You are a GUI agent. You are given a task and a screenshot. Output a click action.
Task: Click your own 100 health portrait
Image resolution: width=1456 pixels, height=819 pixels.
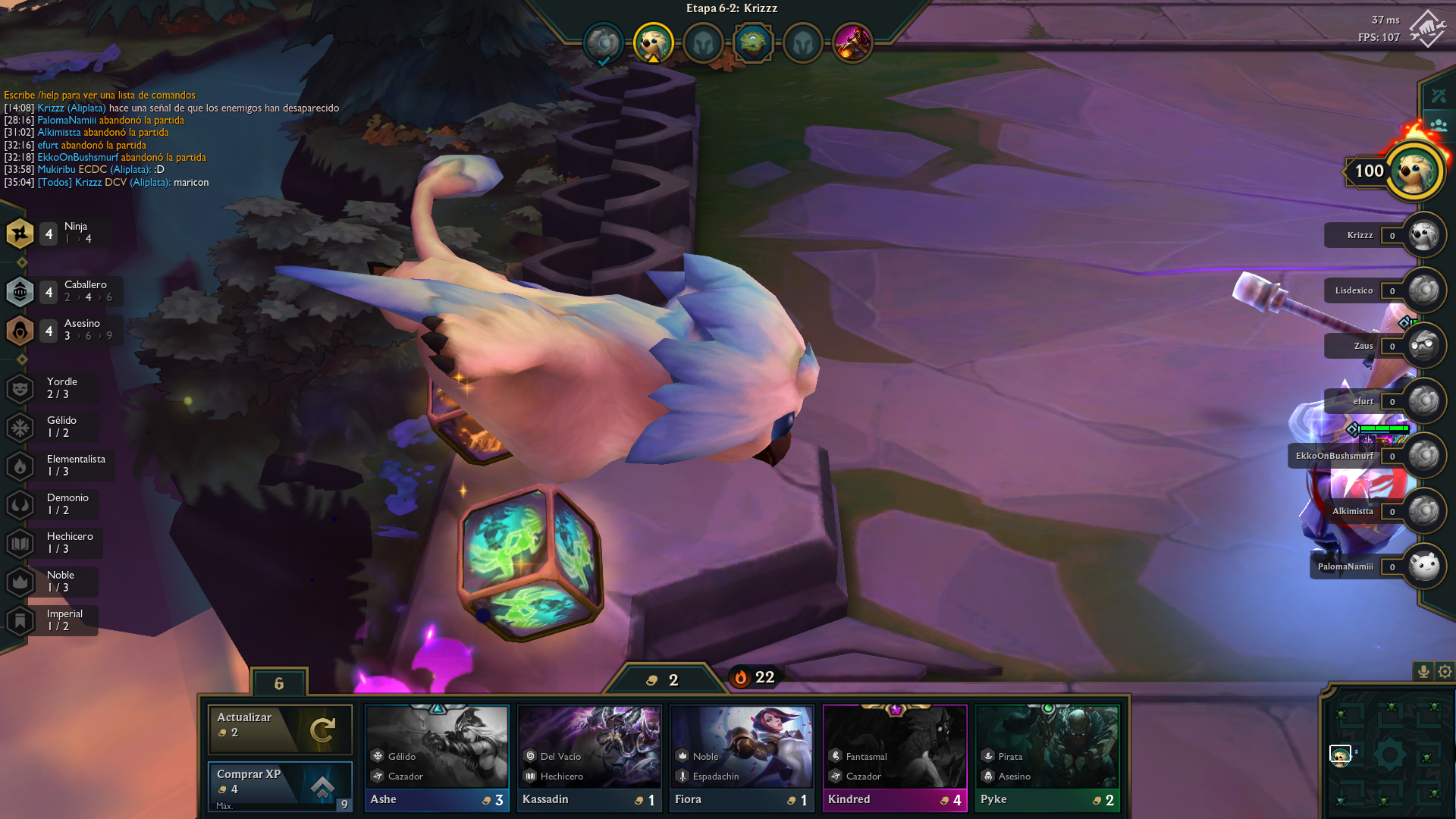click(x=1414, y=171)
